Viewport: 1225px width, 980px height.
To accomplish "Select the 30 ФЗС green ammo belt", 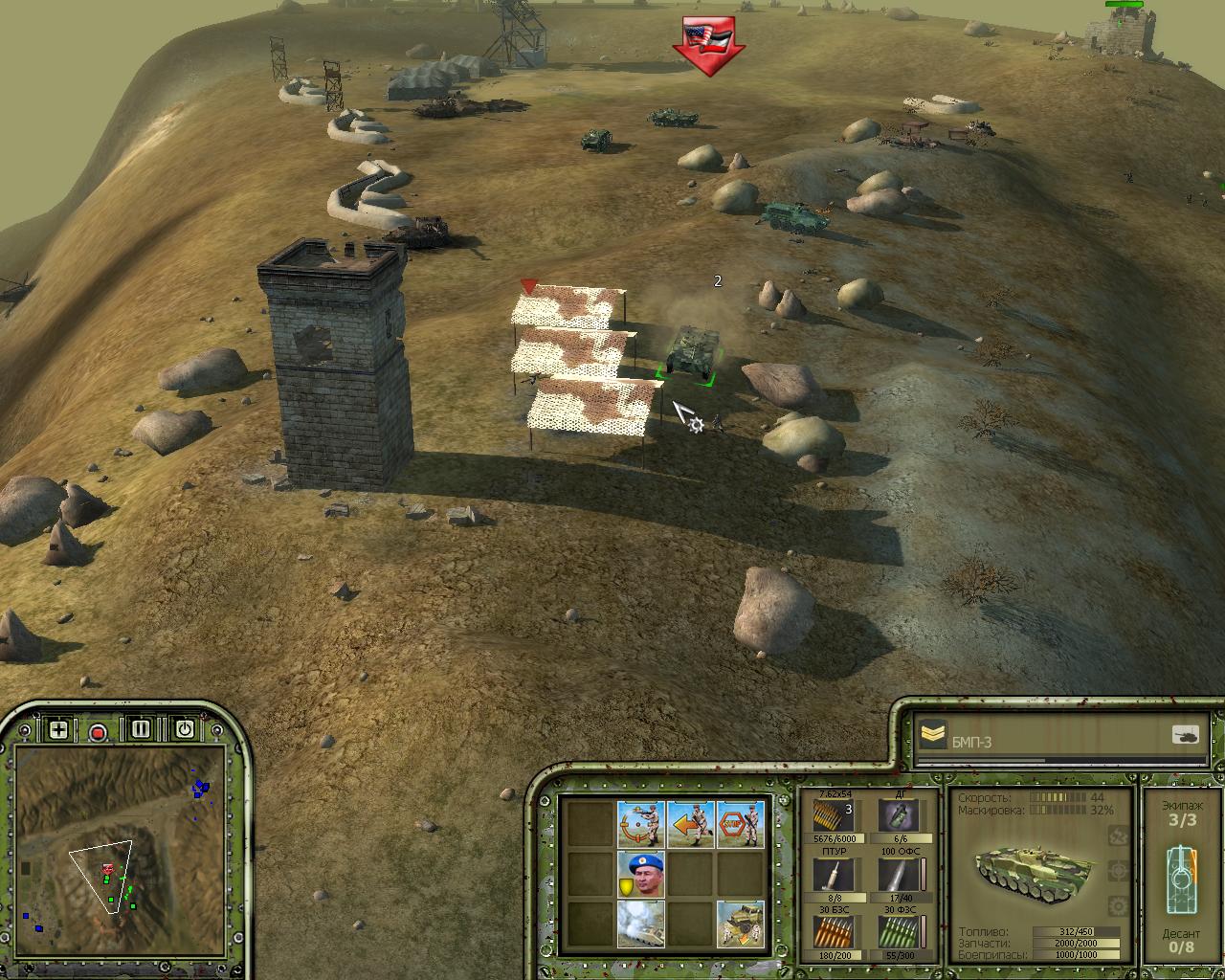I will 897,931.
